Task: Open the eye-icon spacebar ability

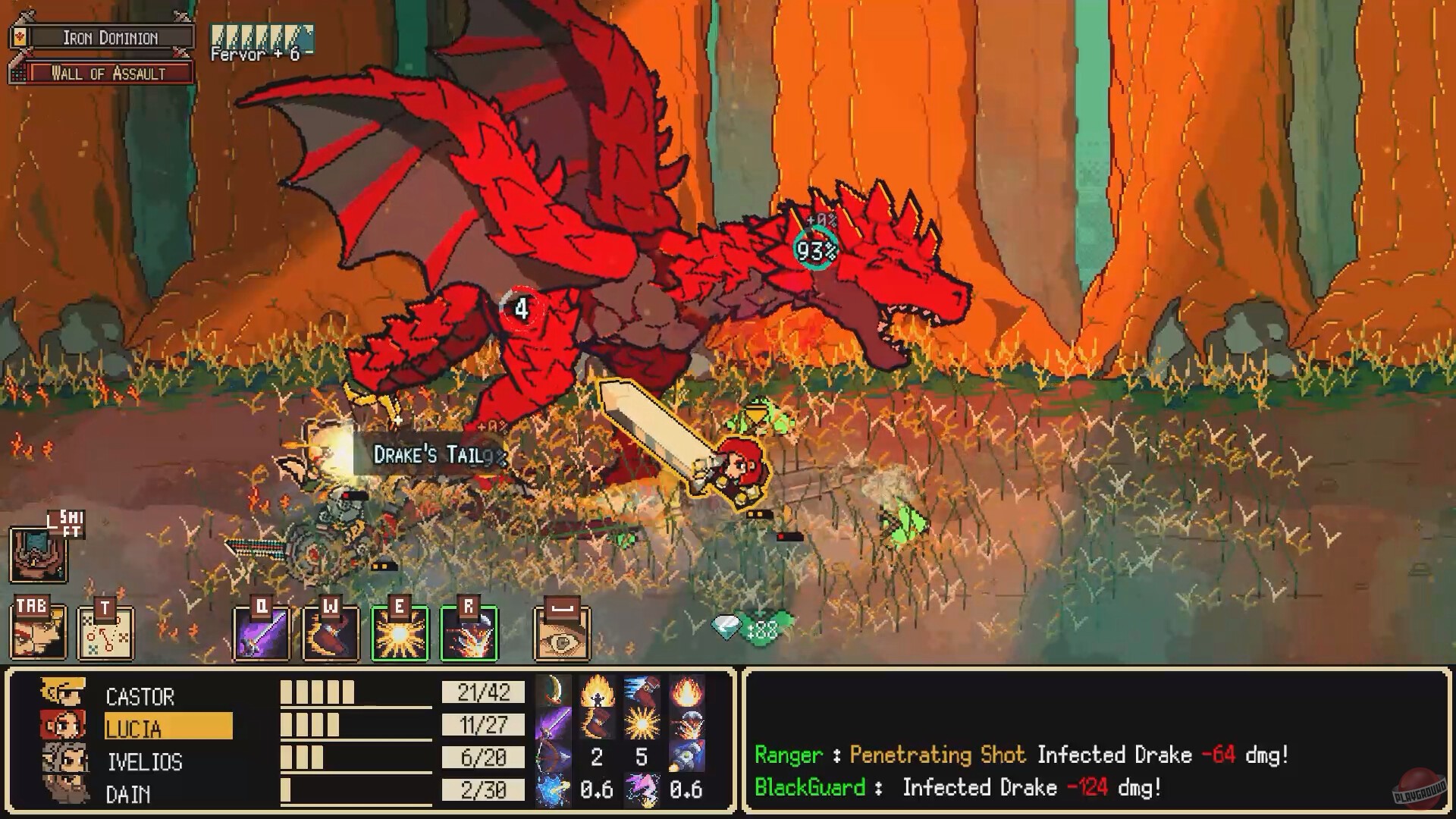Action: [561, 633]
